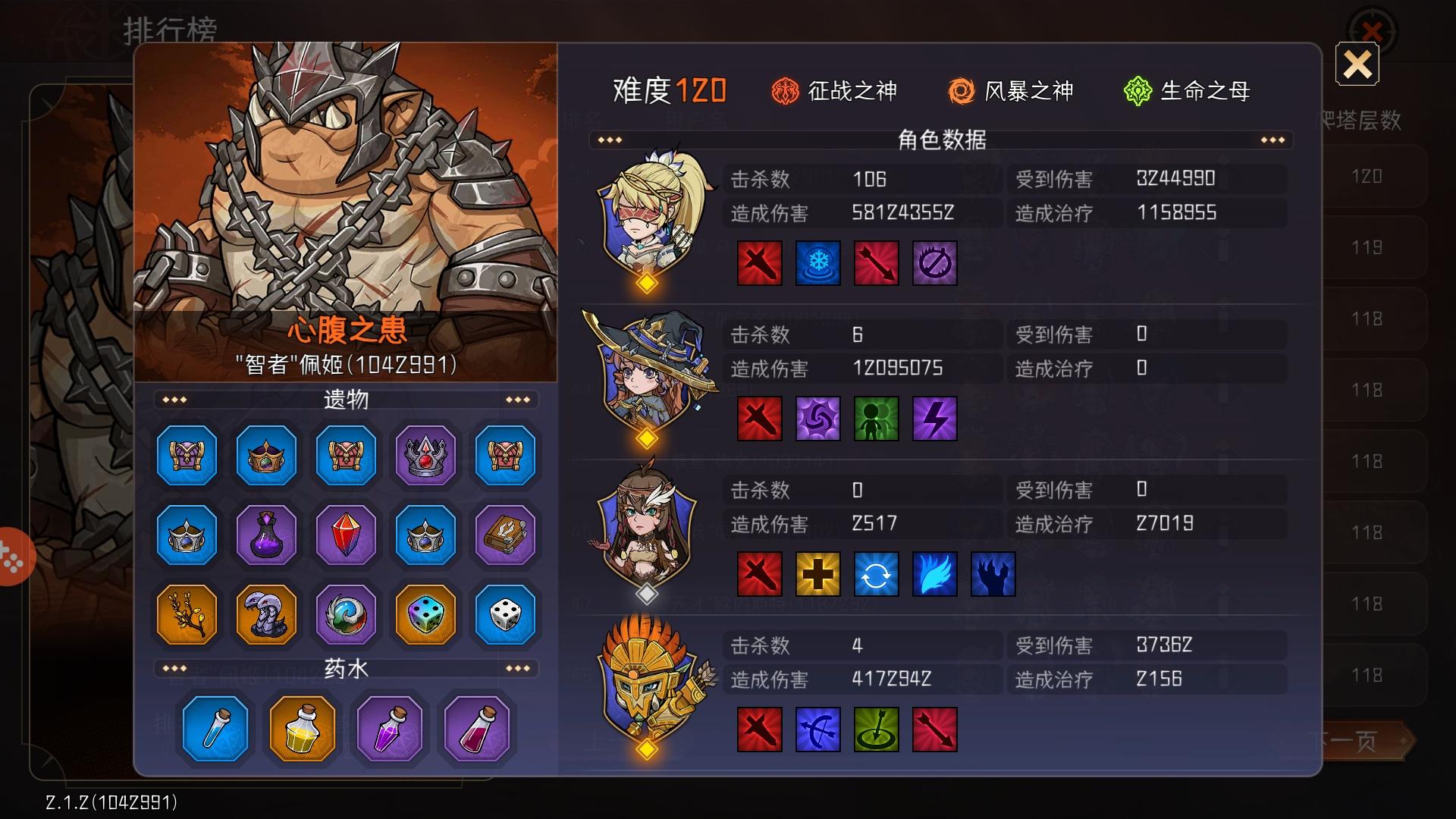Click the snake relic icon

[x=266, y=615]
